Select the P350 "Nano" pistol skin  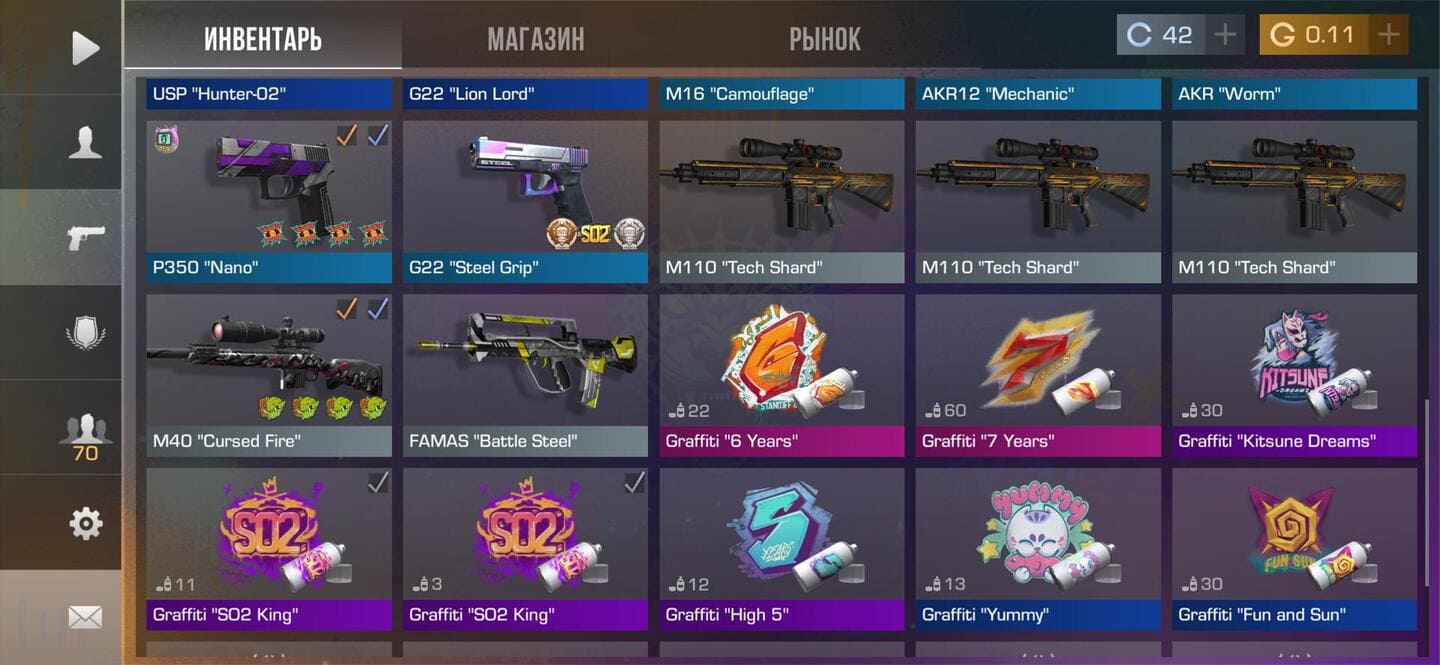[x=269, y=202]
